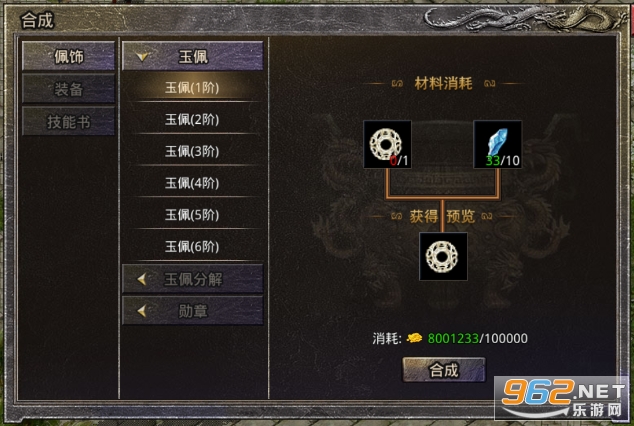Open the 装备 category tab

68,89
